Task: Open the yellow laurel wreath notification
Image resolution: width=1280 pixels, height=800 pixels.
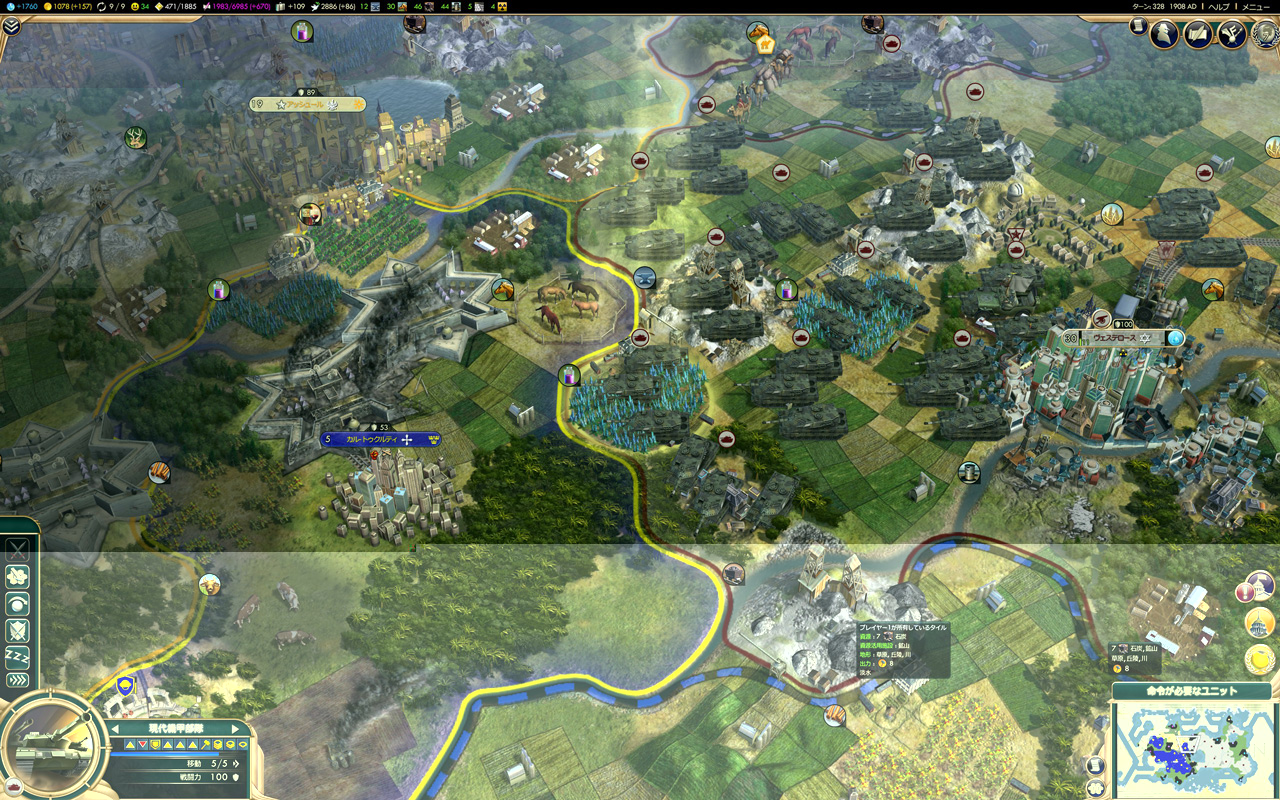Action: [1259, 659]
